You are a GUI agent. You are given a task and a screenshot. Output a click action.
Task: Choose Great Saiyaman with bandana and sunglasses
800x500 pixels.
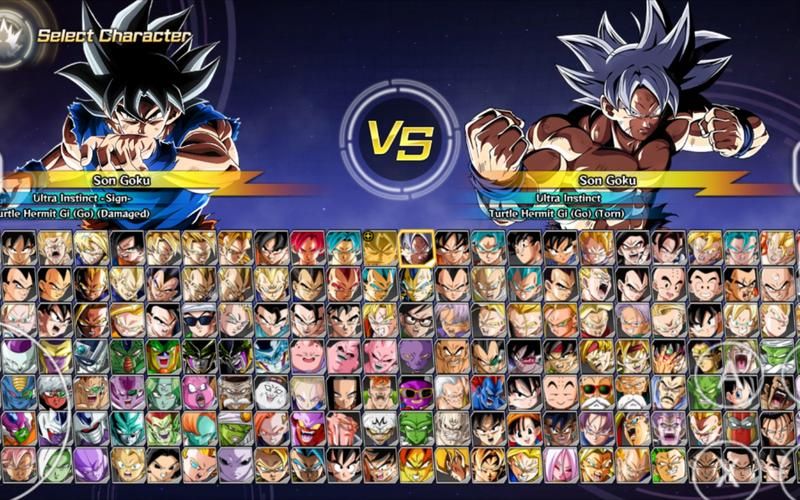click(199, 320)
